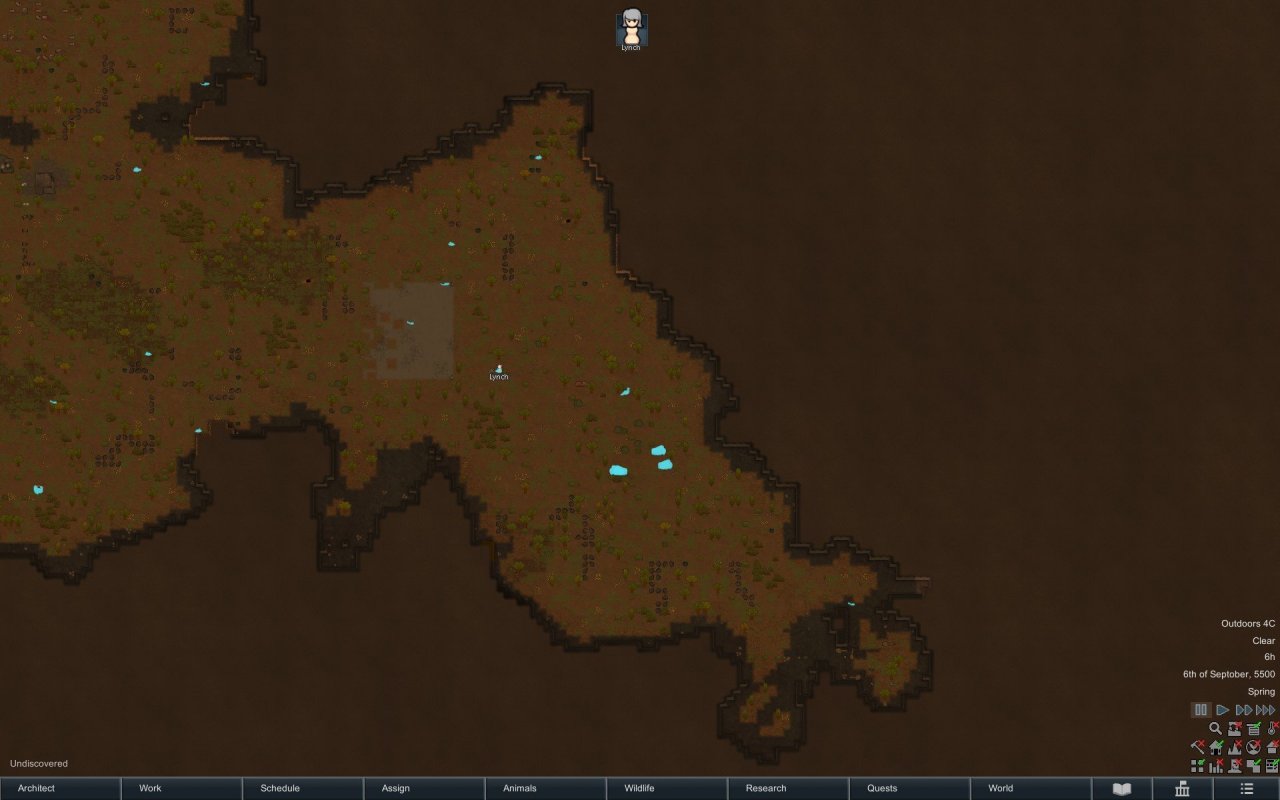Open the main menu list icon
The width and height of the screenshot is (1280, 800).
tap(1246, 789)
